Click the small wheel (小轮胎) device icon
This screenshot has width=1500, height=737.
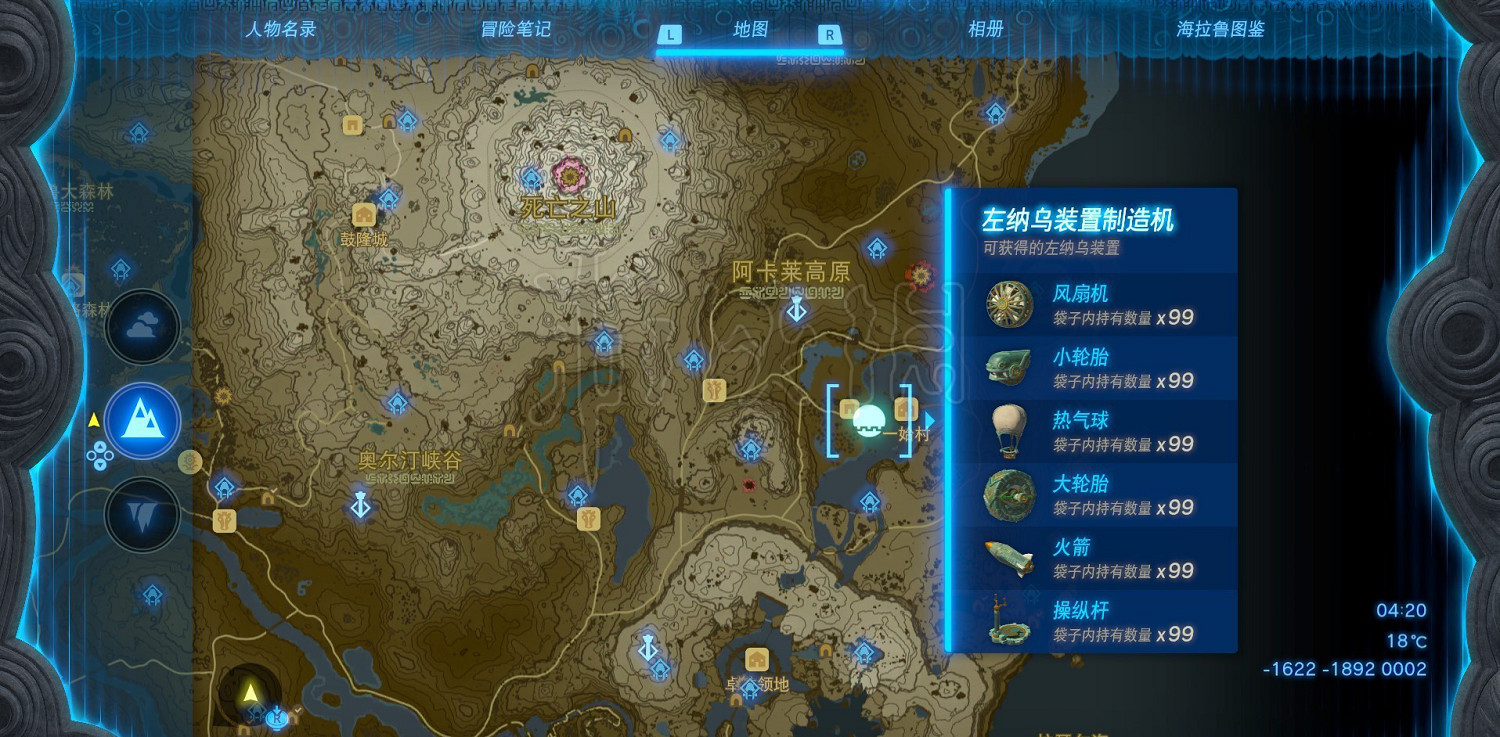(1009, 366)
